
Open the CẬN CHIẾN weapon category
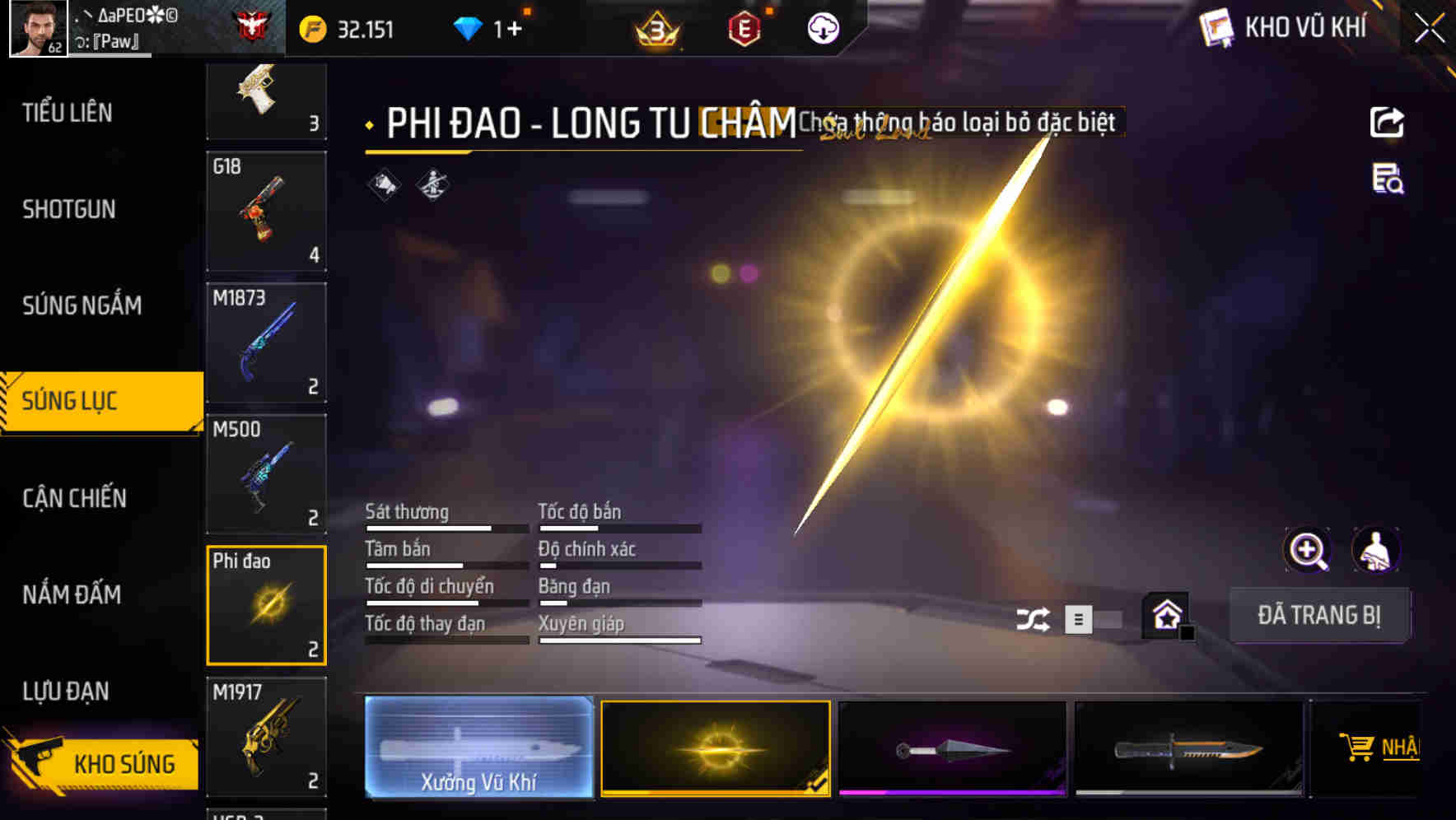[x=74, y=498]
